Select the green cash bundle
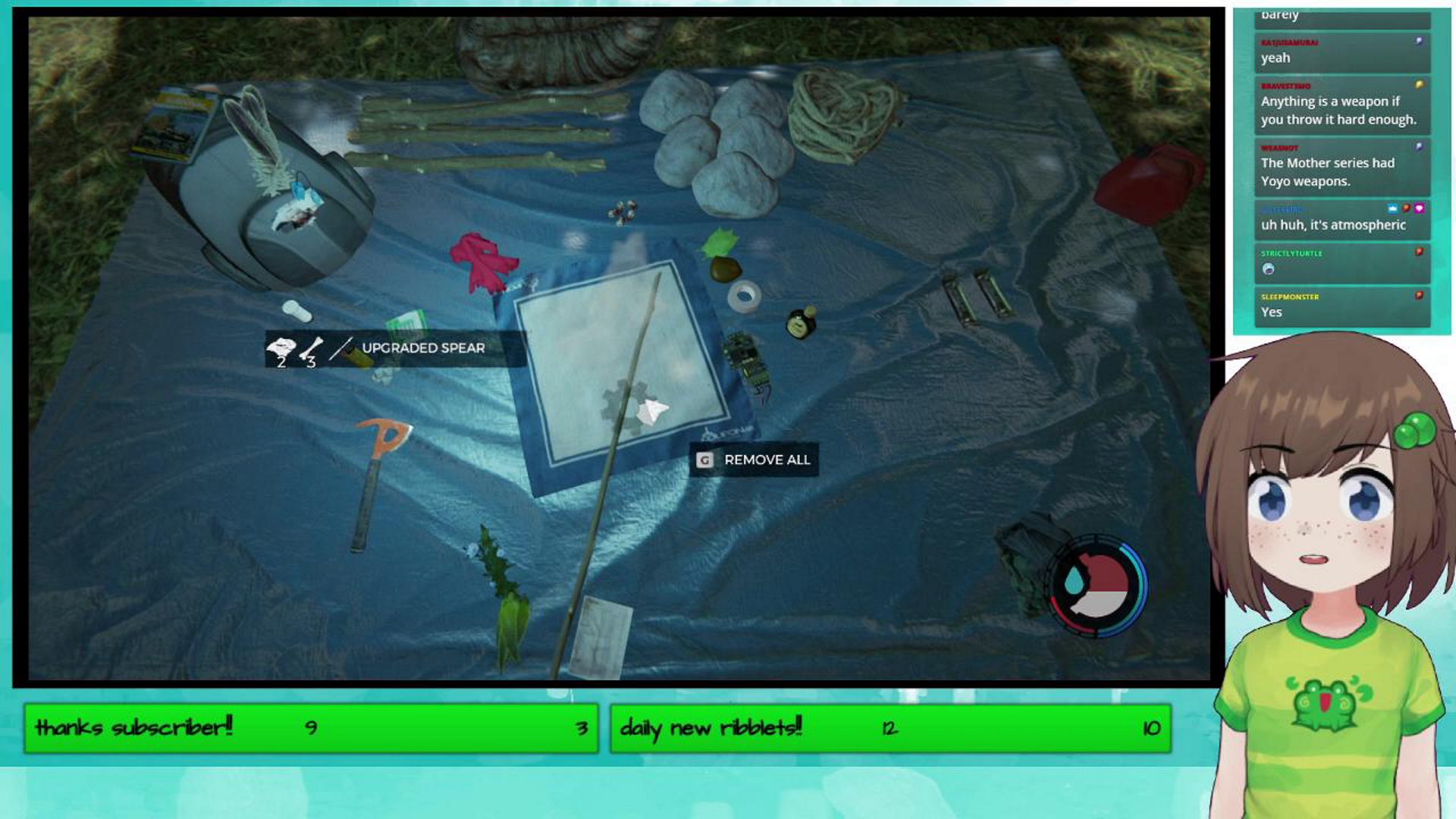The height and width of the screenshot is (819, 1456). click(405, 324)
